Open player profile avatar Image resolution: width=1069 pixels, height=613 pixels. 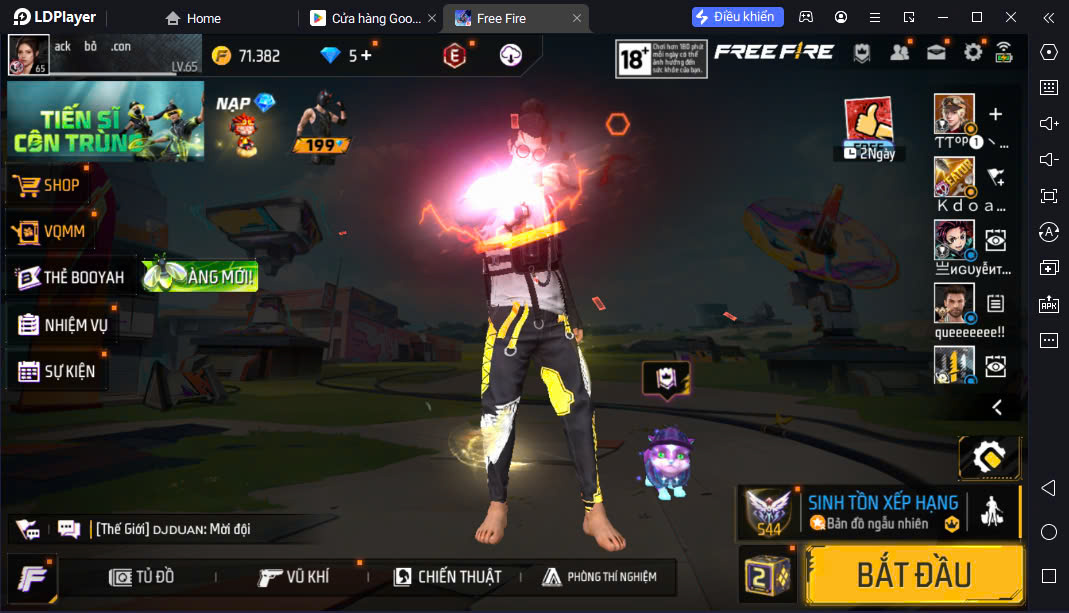click(29, 55)
